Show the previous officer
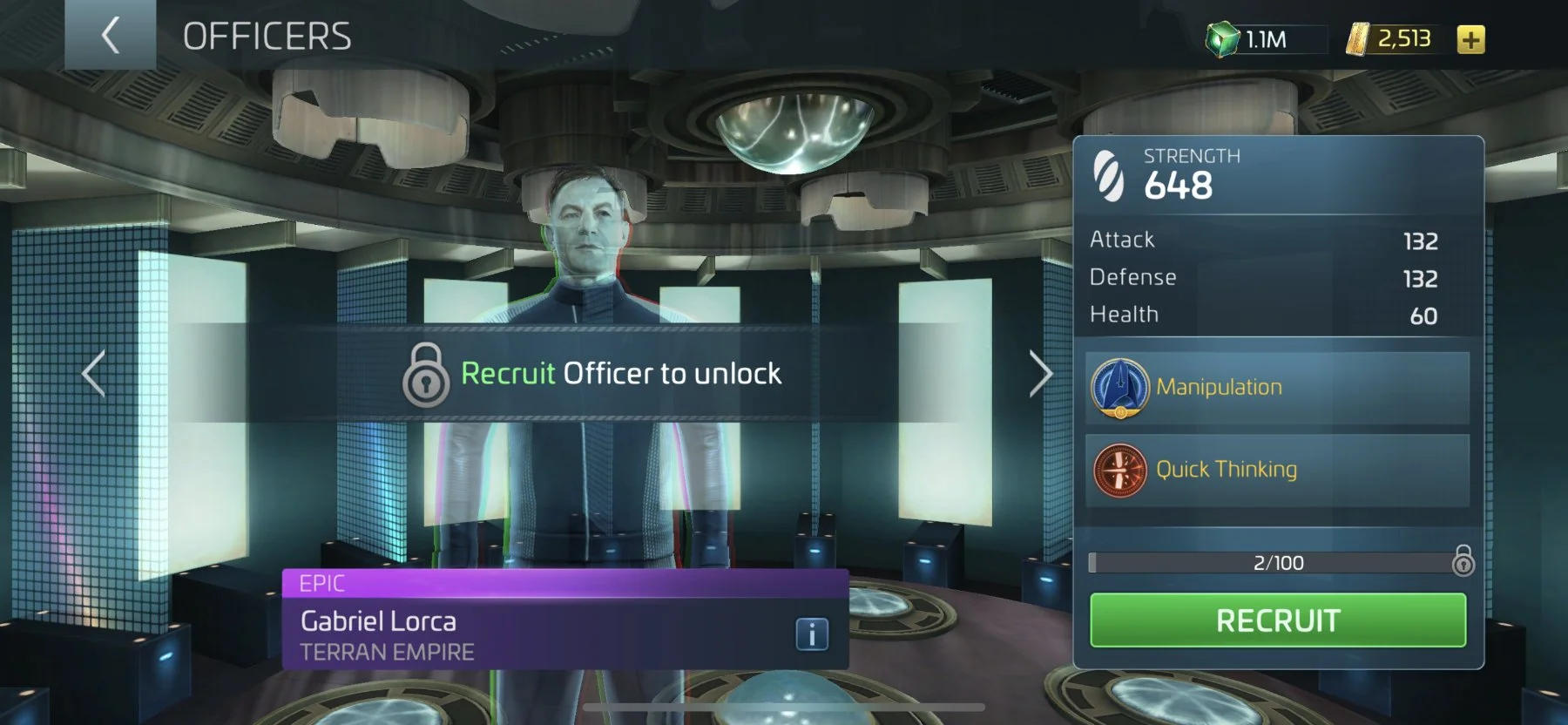The width and height of the screenshot is (1568, 725). click(x=94, y=374)
